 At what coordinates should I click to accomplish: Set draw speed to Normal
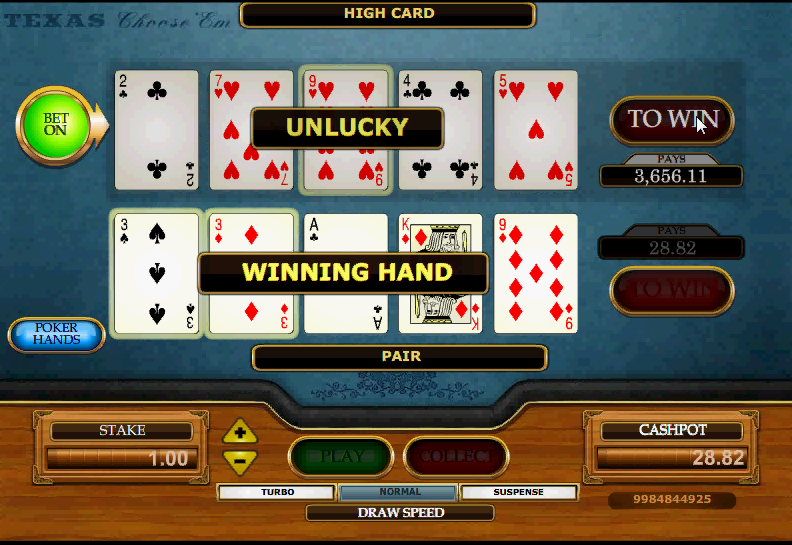coord(399,492)
